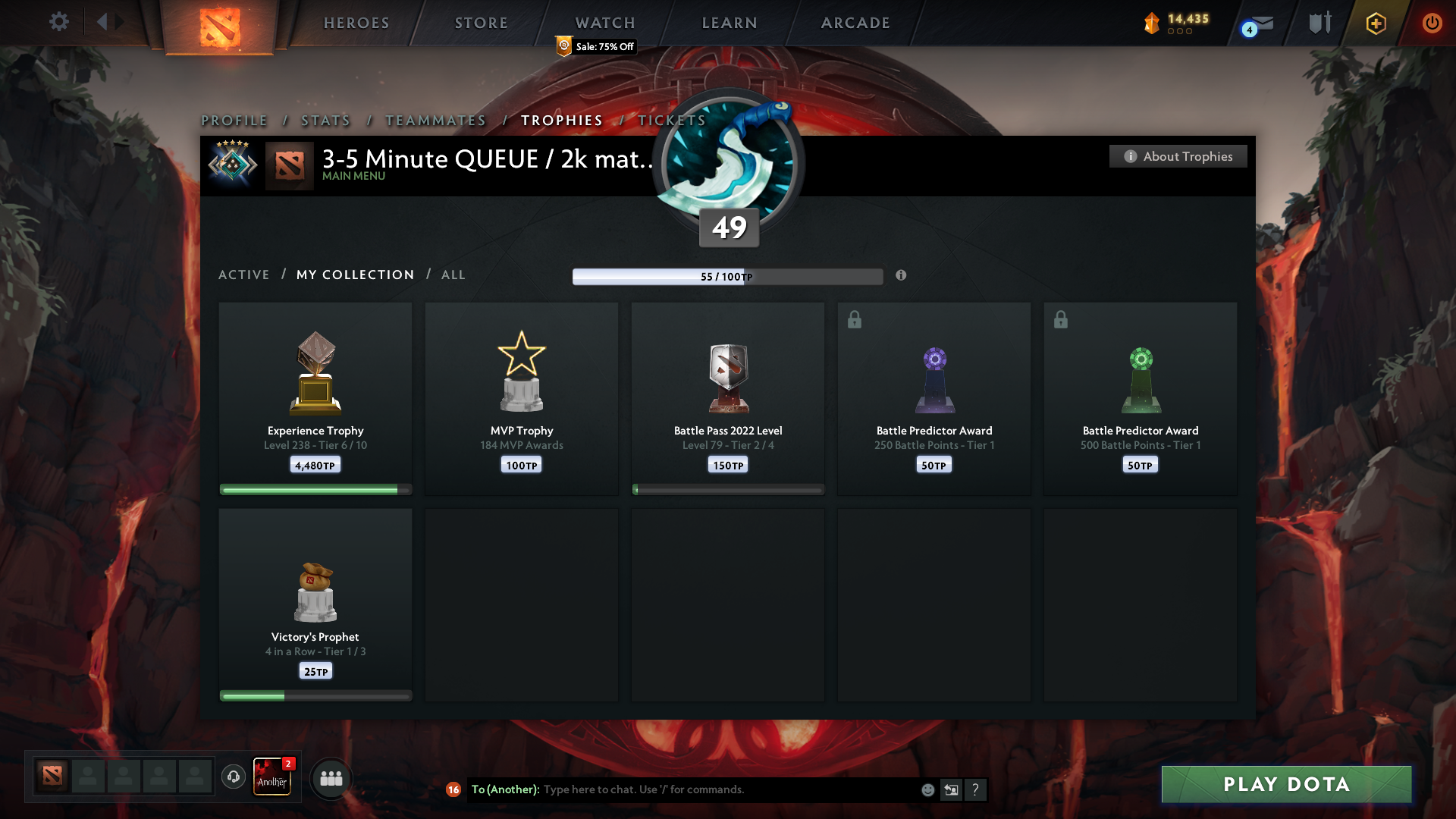Expand the ACTIVE trophies filter
The height and width of the screenshot is (819, 1456).
pos(244,275)
